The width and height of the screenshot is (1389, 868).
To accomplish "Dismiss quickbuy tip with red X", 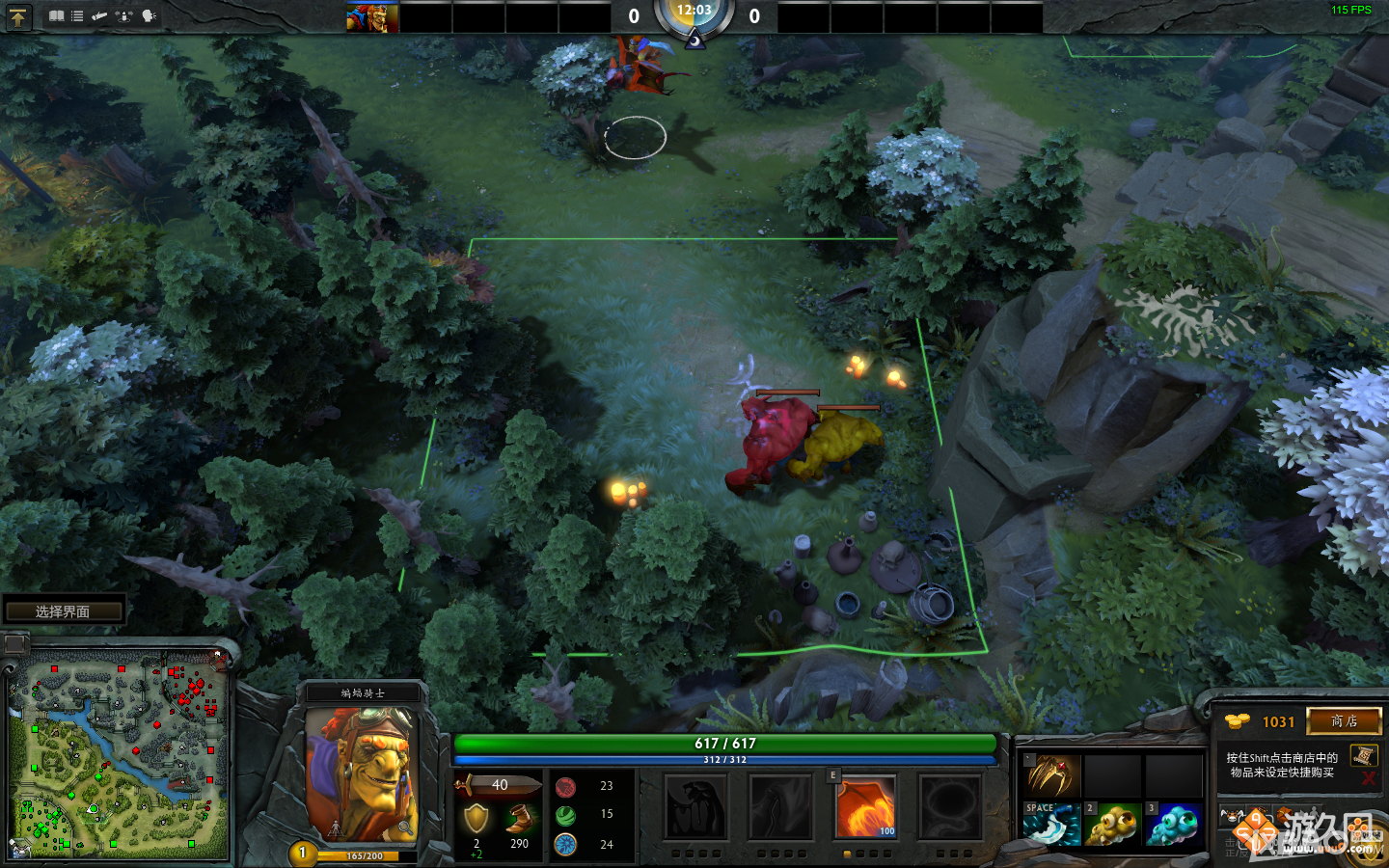I will click(x=1368, y=780).
